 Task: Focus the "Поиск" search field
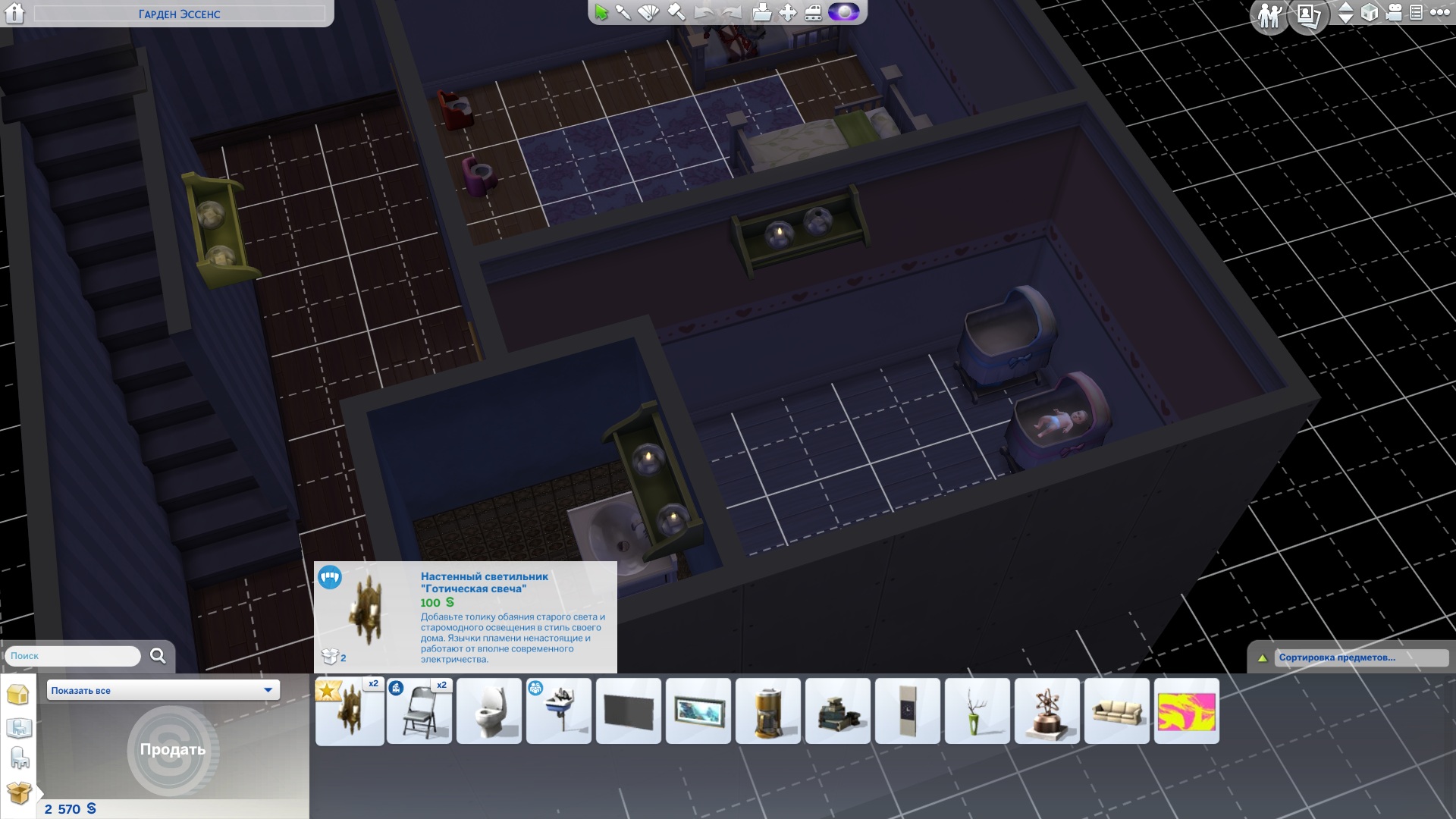[x=74, y=656]
